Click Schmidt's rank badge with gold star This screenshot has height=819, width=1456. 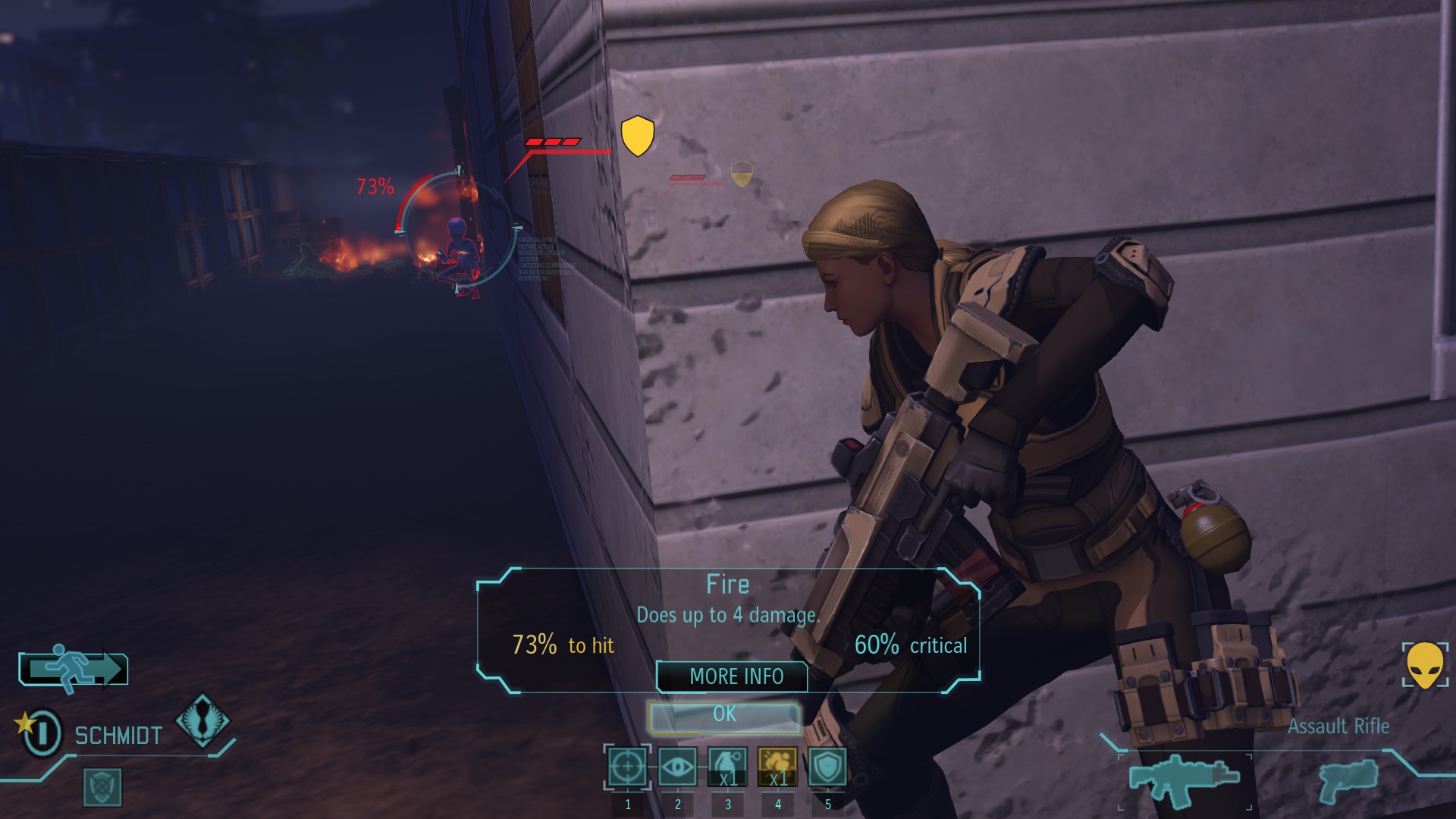click(39, 732)
